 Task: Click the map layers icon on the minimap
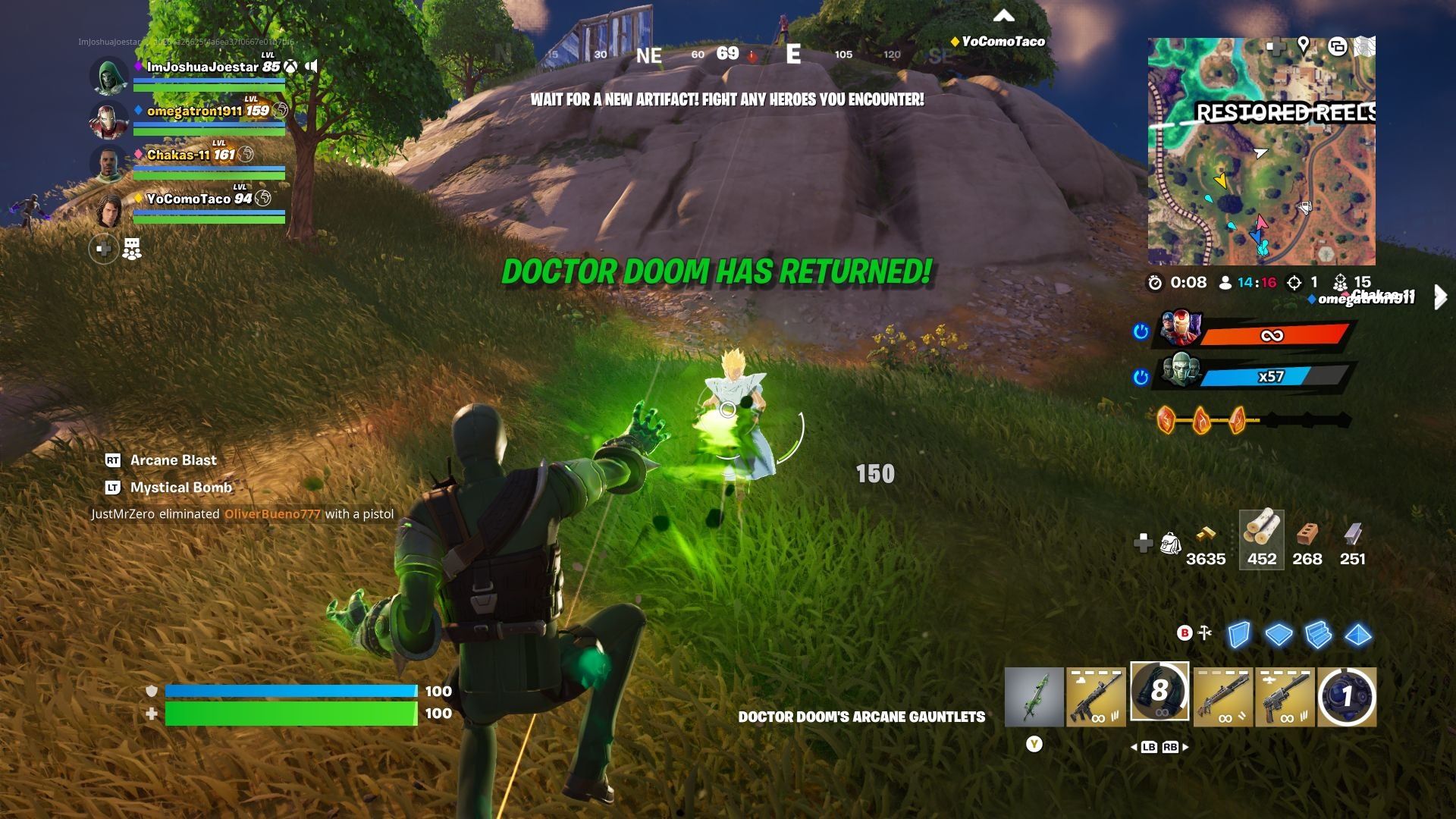click(x=1338, y=46)
